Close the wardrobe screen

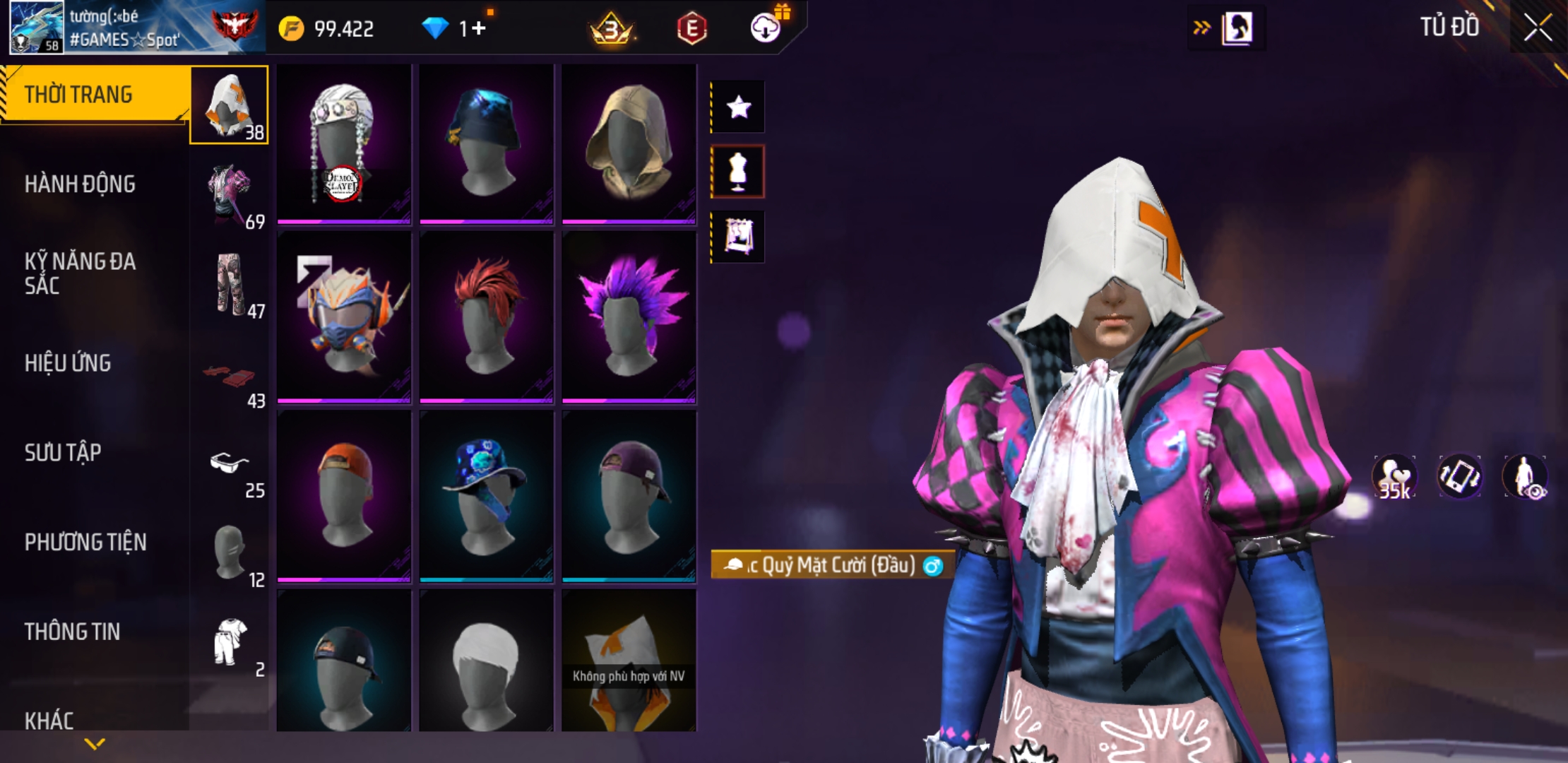pos(1538,28)
